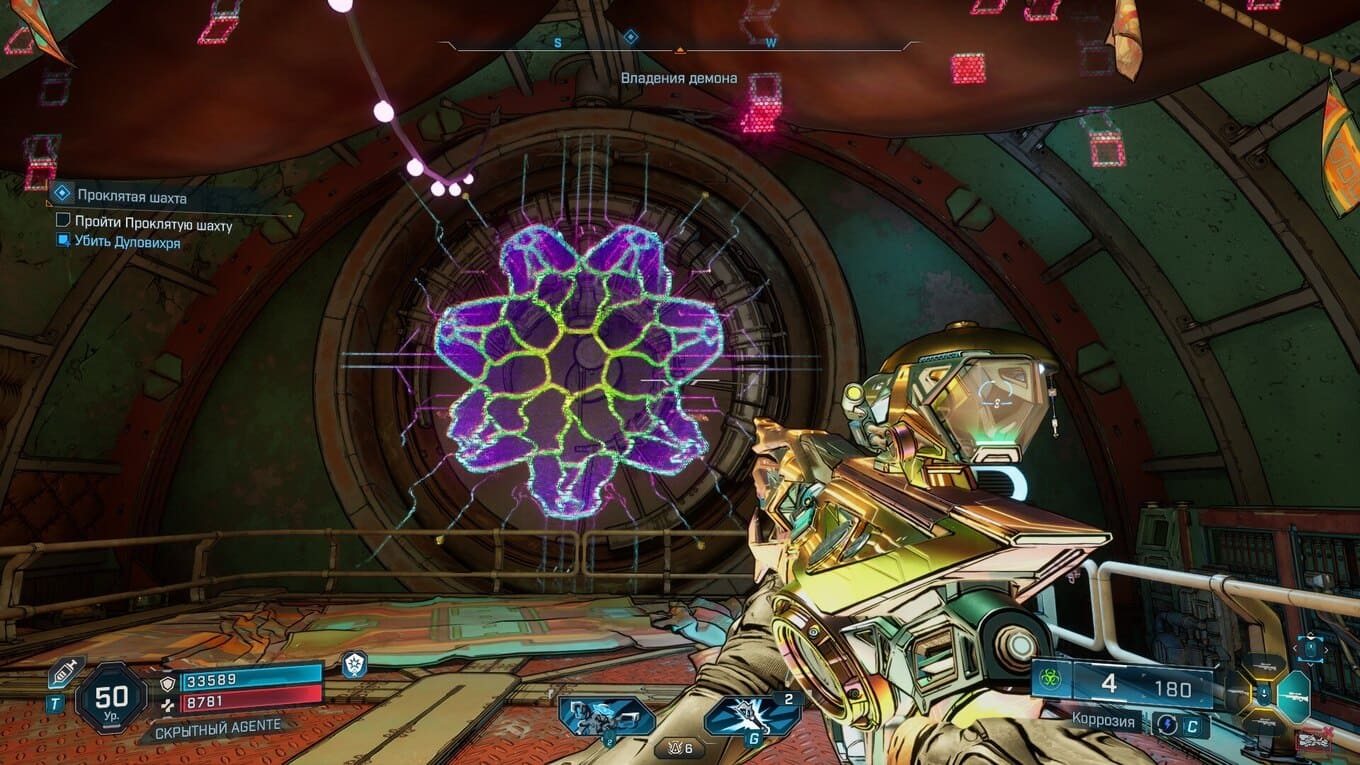The width and height of the screenshot is (1360, 765).
Task: Click the compass bar quest diamond marker
Action: (631, 38)
